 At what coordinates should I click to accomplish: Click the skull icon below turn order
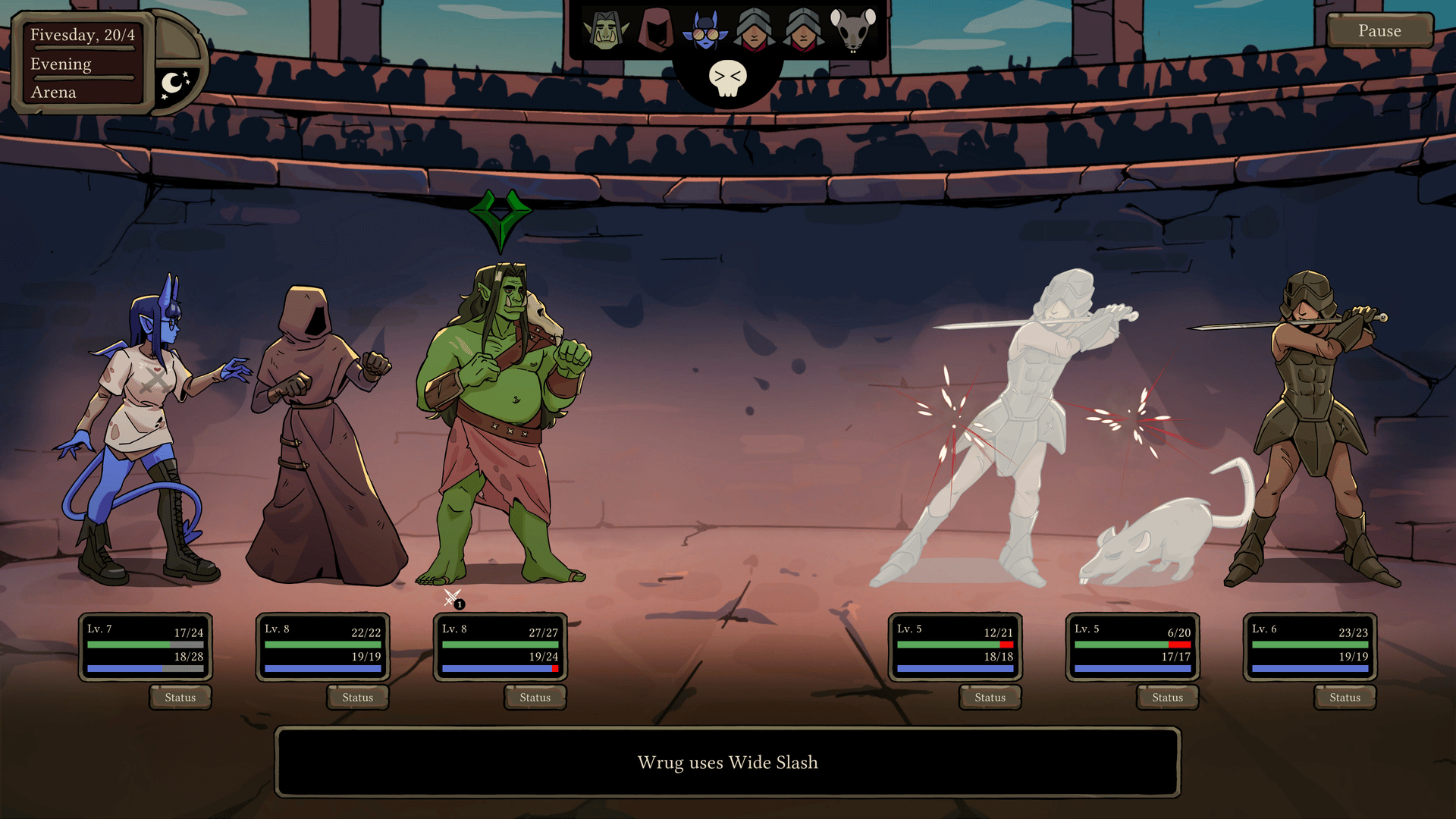tap(728, 78)
